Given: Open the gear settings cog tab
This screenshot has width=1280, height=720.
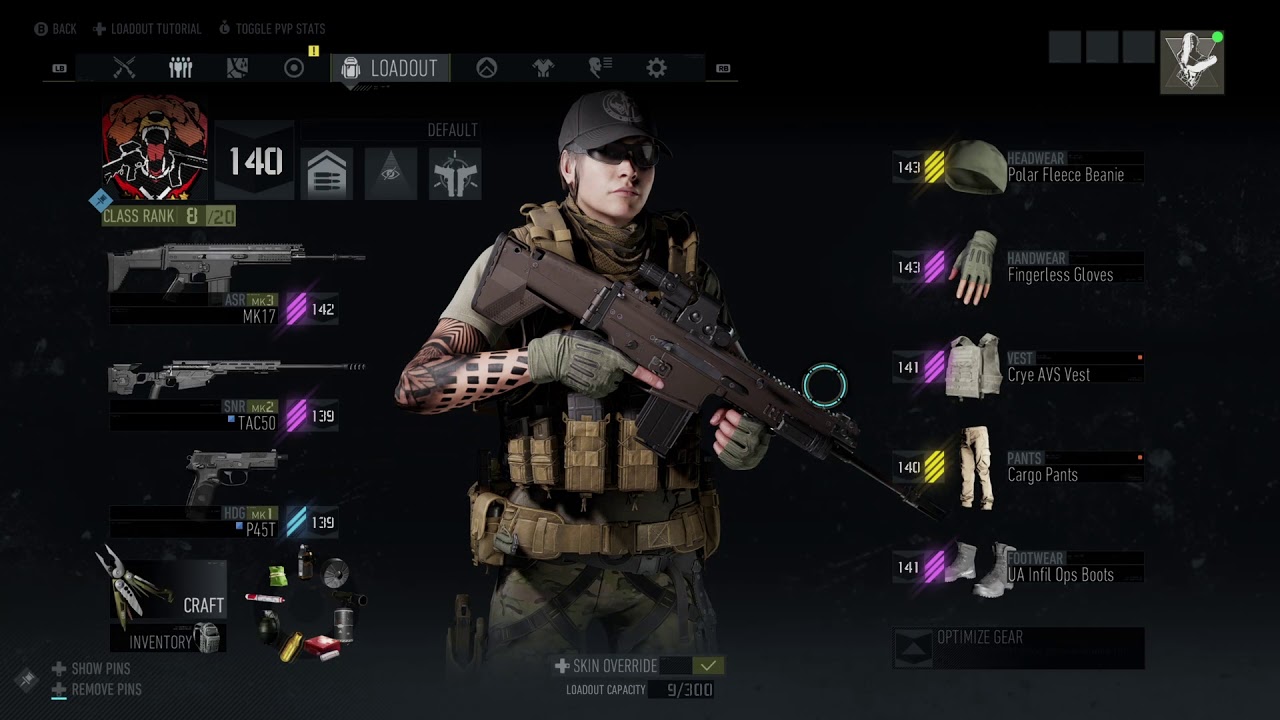Looking at the screenshot, I should [656, 68].
